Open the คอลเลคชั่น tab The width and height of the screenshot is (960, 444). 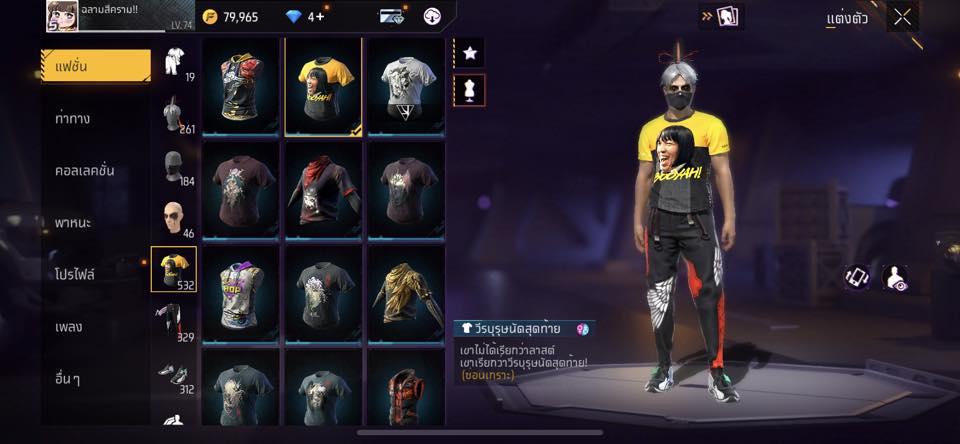coord(84,170)
